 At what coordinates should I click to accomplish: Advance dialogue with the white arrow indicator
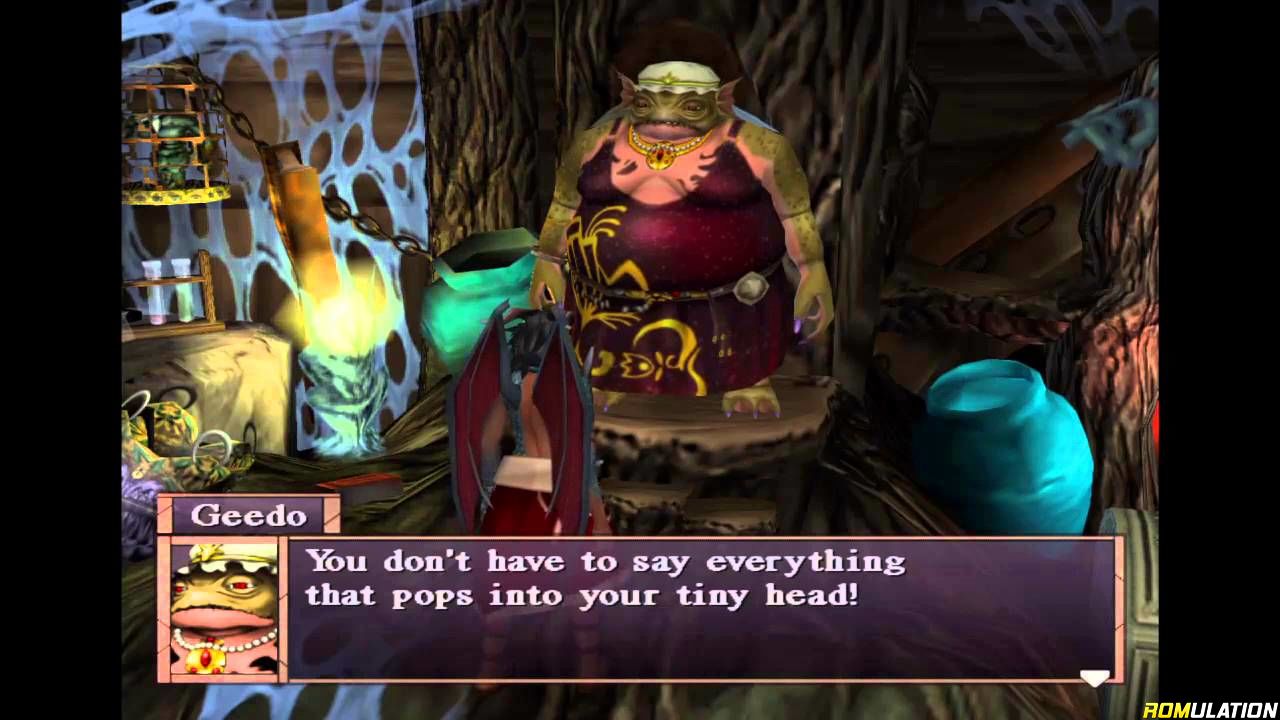tap(1094, 677)
